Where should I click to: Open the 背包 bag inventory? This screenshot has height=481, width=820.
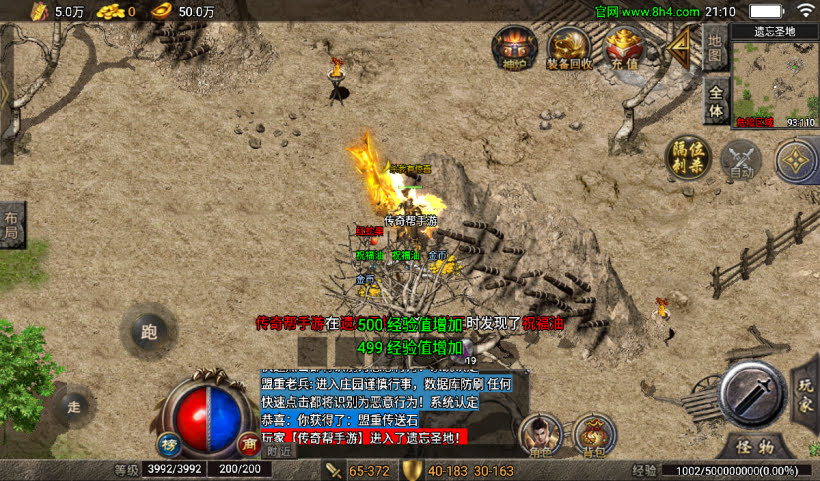(595, 436)
